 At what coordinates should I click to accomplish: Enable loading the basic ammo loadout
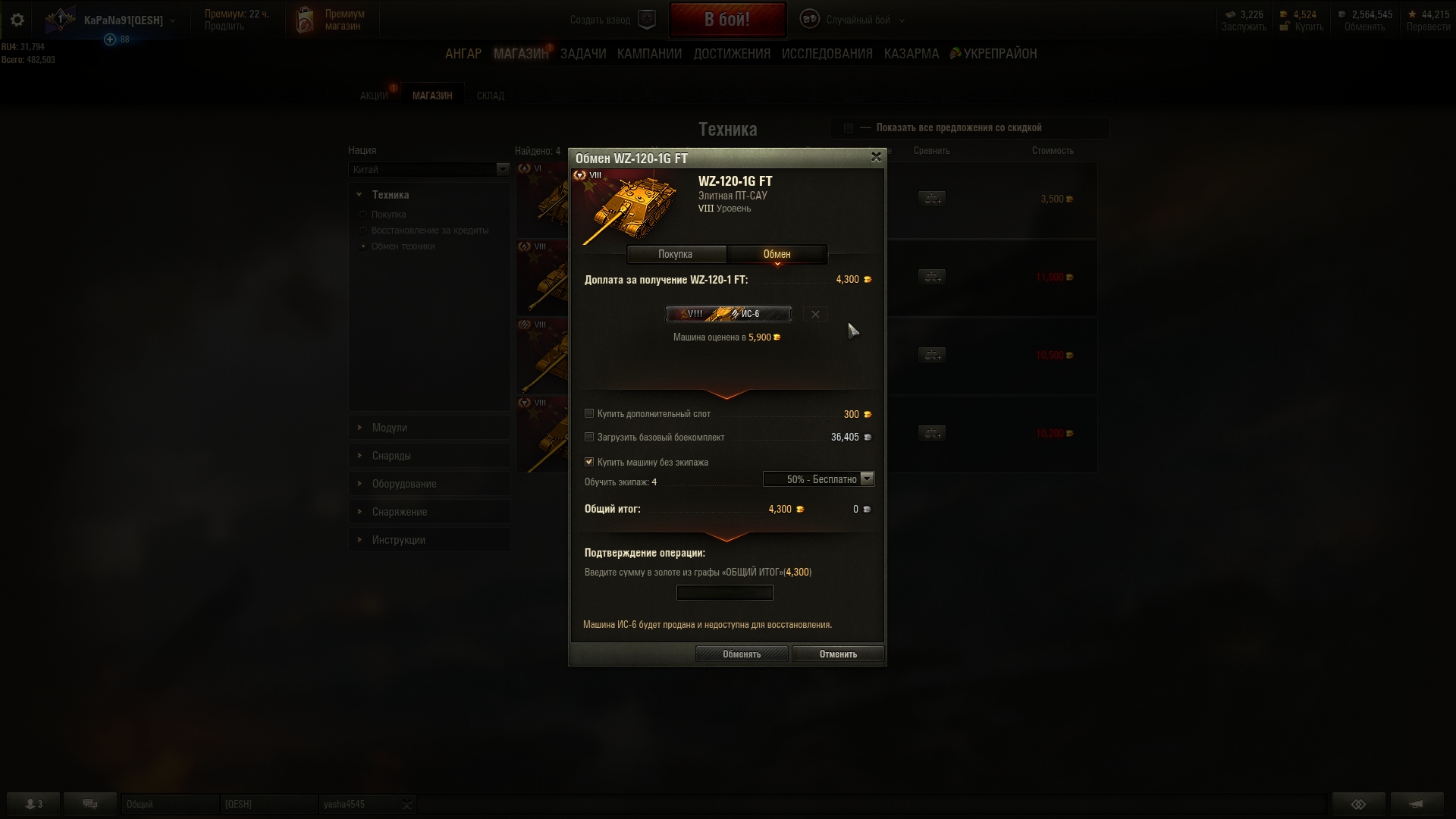coord(589,438)
